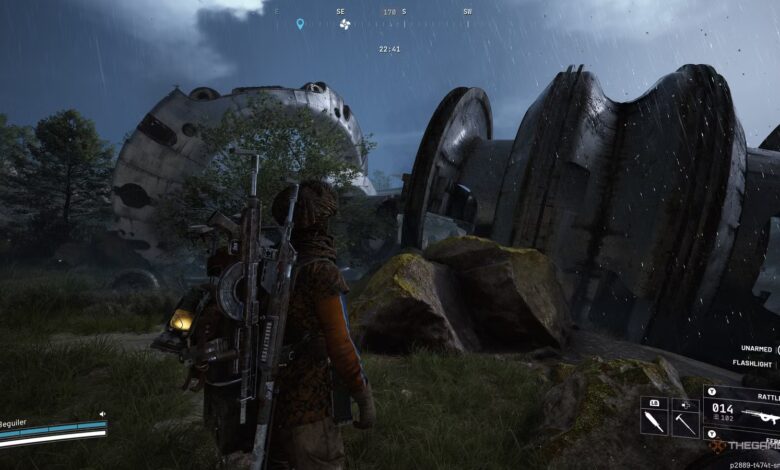
Task: Click the blue waypoint pin on the compass
Action: (299, 23)
